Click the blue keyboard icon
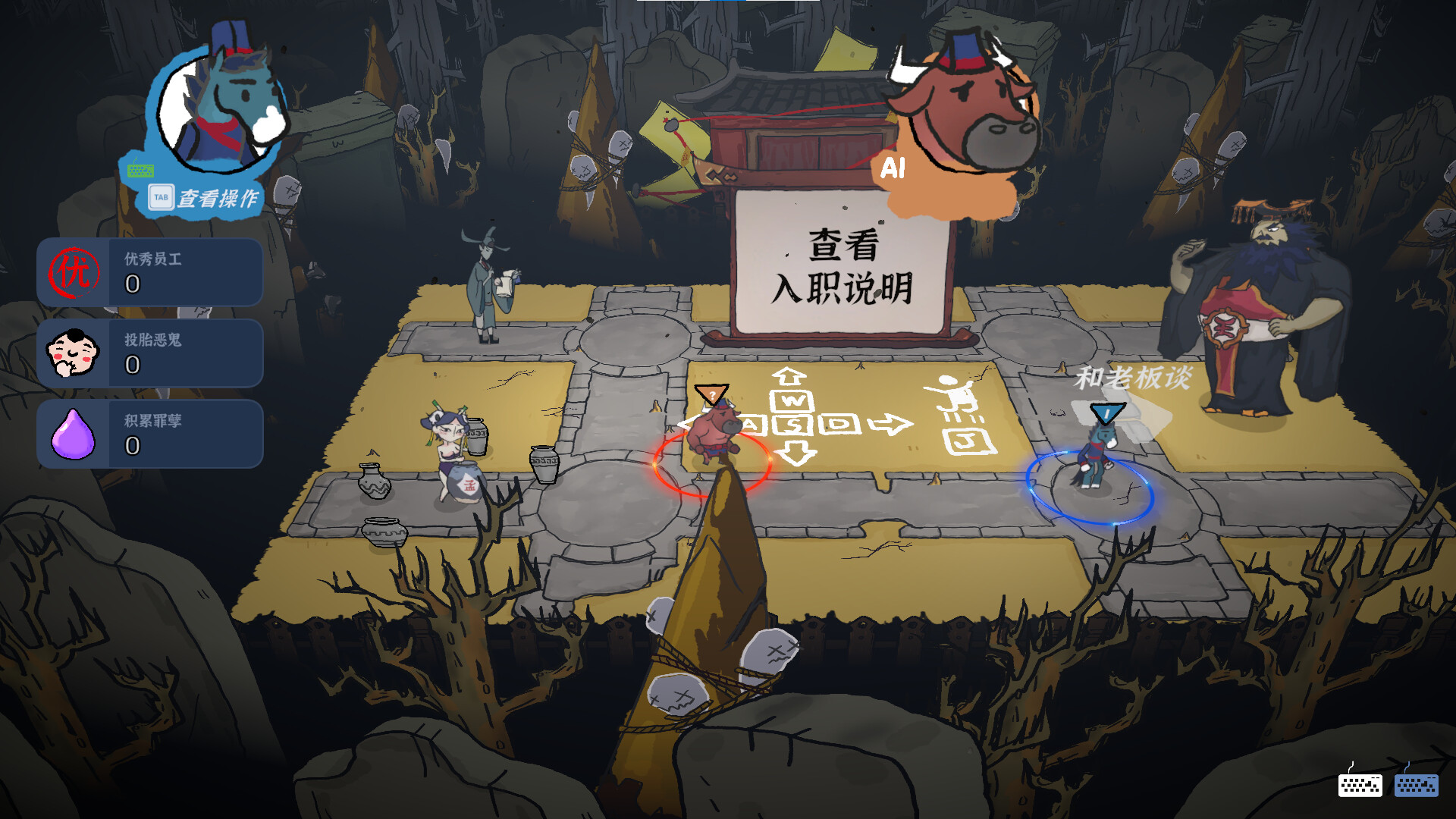Screen dimensions: 1456x819 pos(1416,784)
